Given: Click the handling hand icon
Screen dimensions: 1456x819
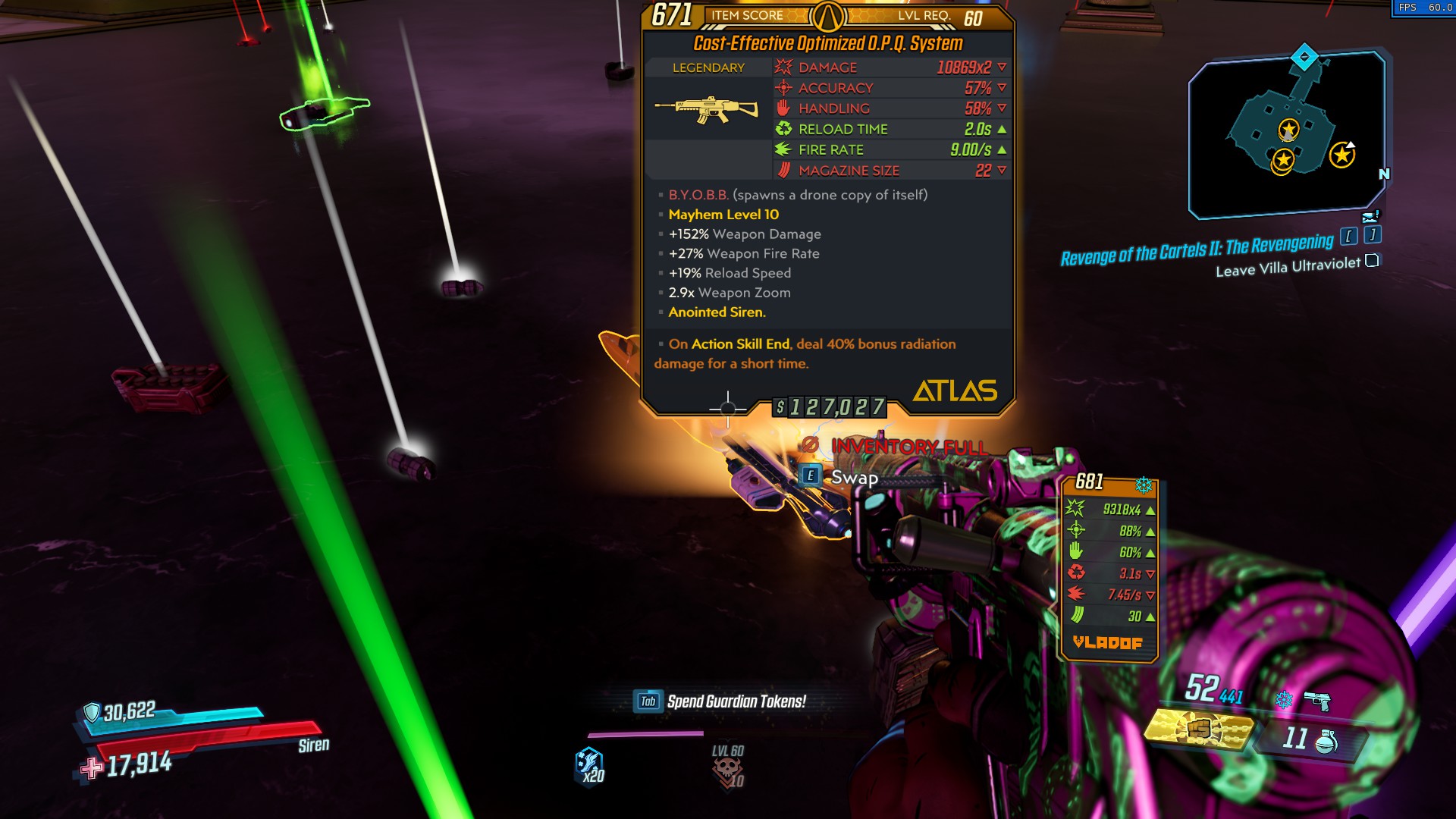Looking at the screenshot, I should [x=783, y=108].
